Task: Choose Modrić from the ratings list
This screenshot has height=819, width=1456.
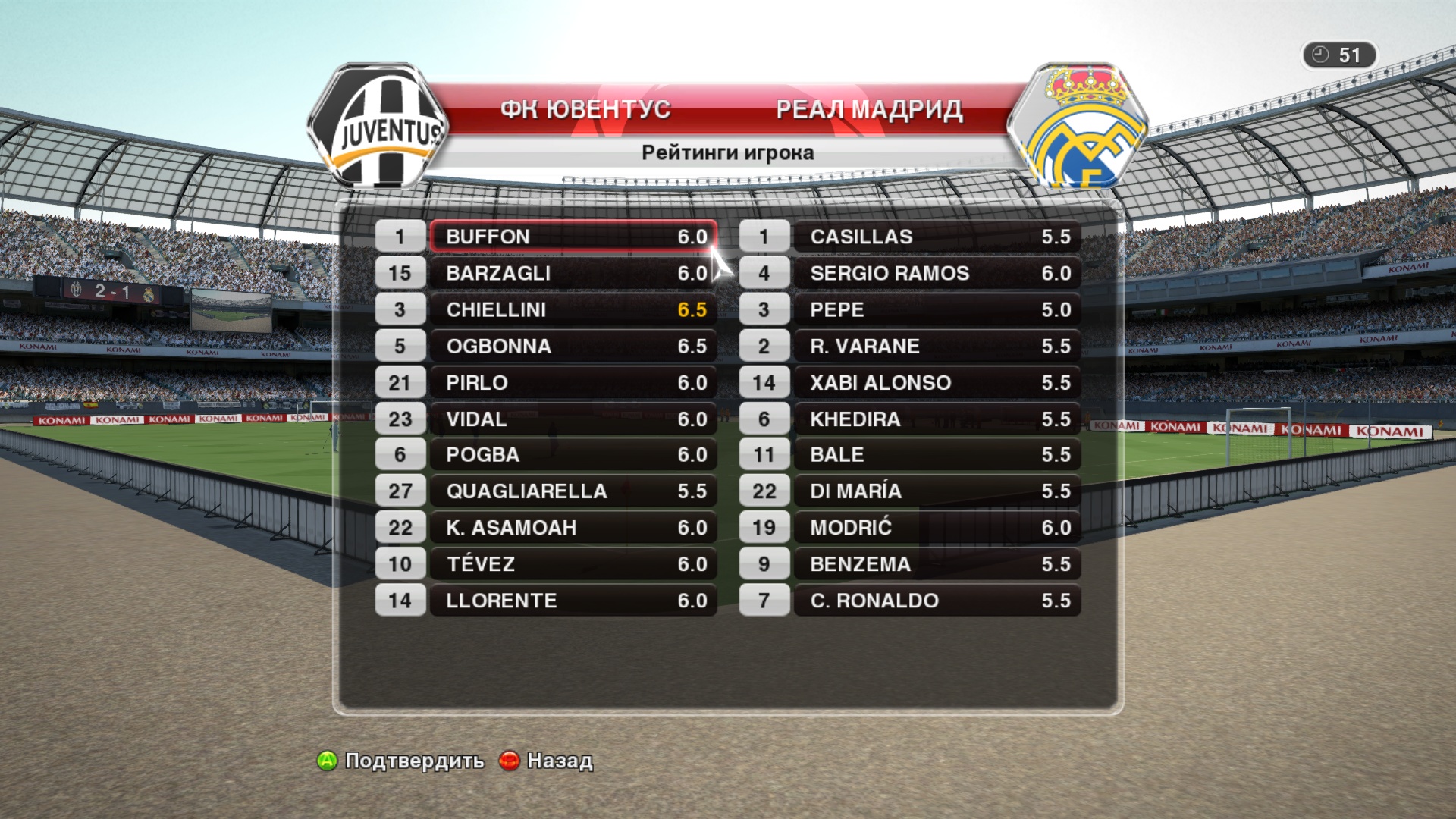Action: point(937,528)
